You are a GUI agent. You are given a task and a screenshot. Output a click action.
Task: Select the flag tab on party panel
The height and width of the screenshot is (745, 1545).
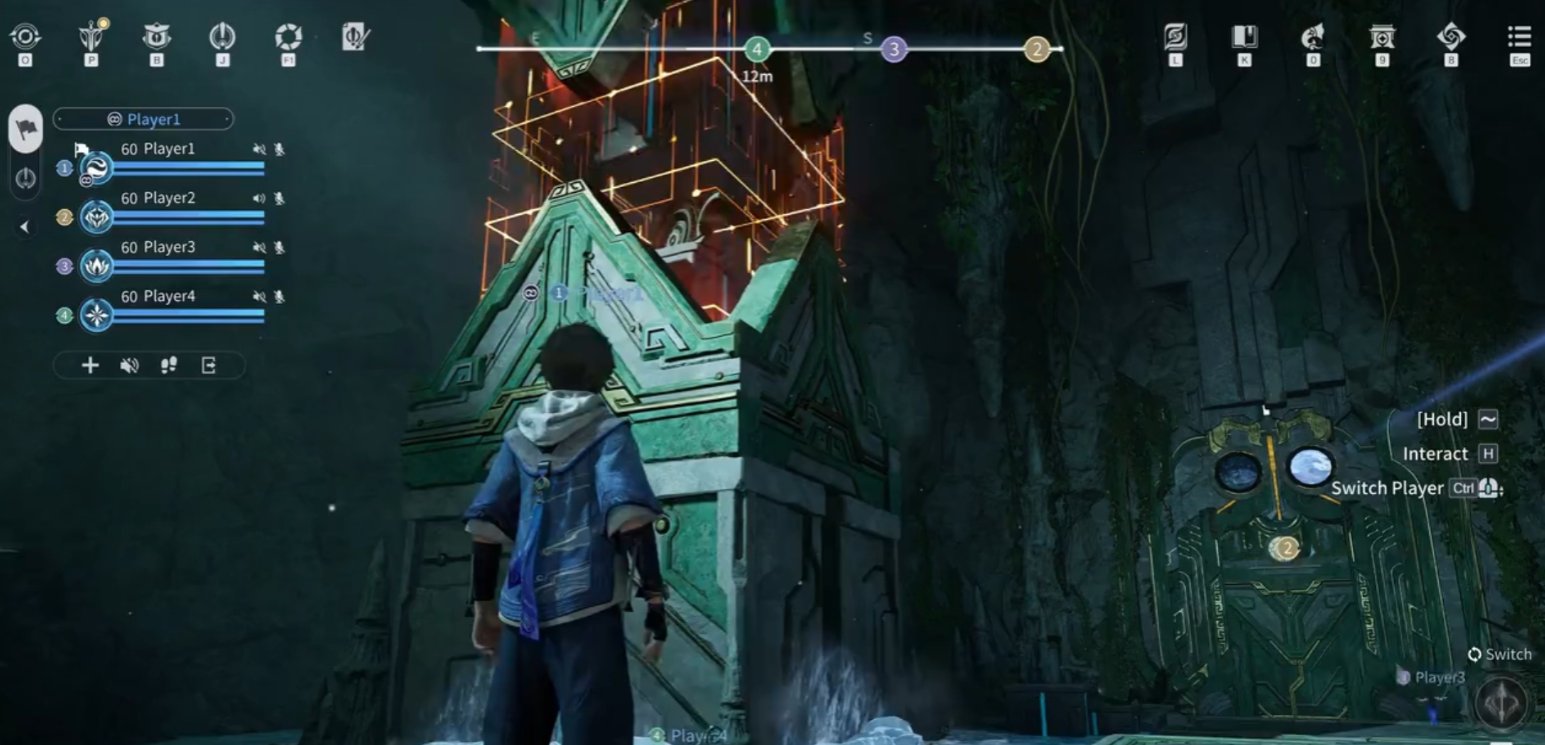pyautogui.click(x=26, y=129)
